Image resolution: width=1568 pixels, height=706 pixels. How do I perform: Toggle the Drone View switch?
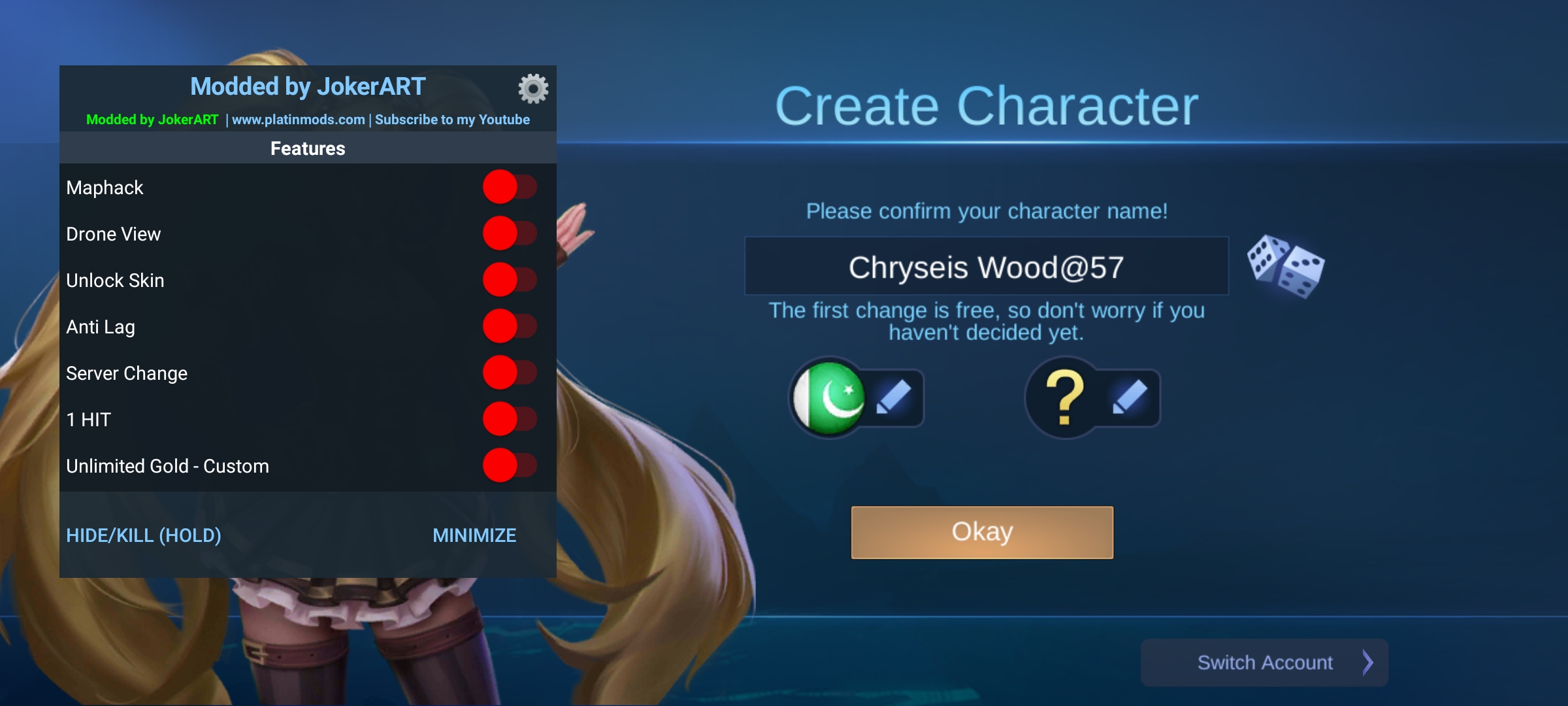[x=510, y=233]
